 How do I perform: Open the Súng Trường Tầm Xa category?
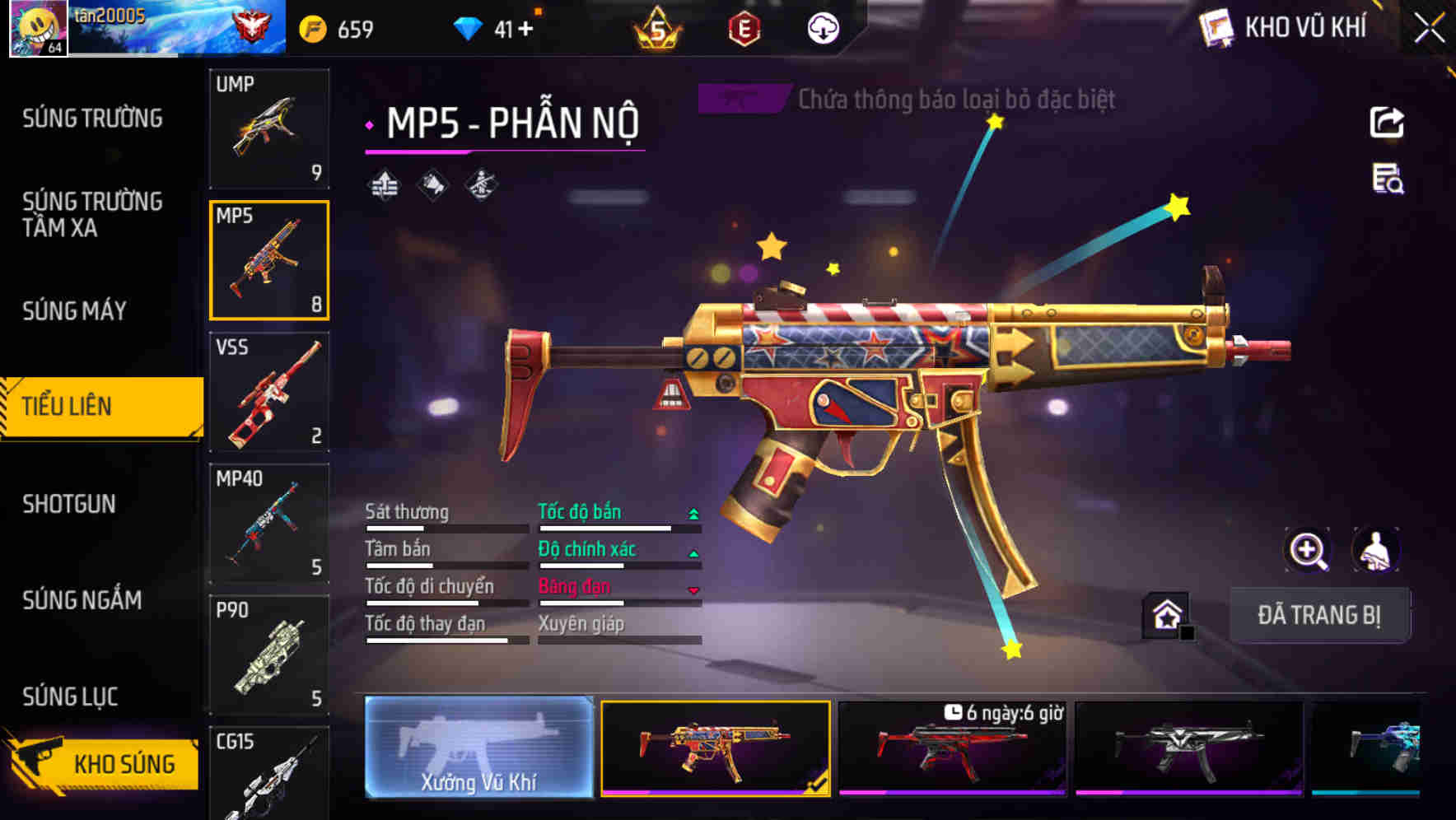[92, 214]
